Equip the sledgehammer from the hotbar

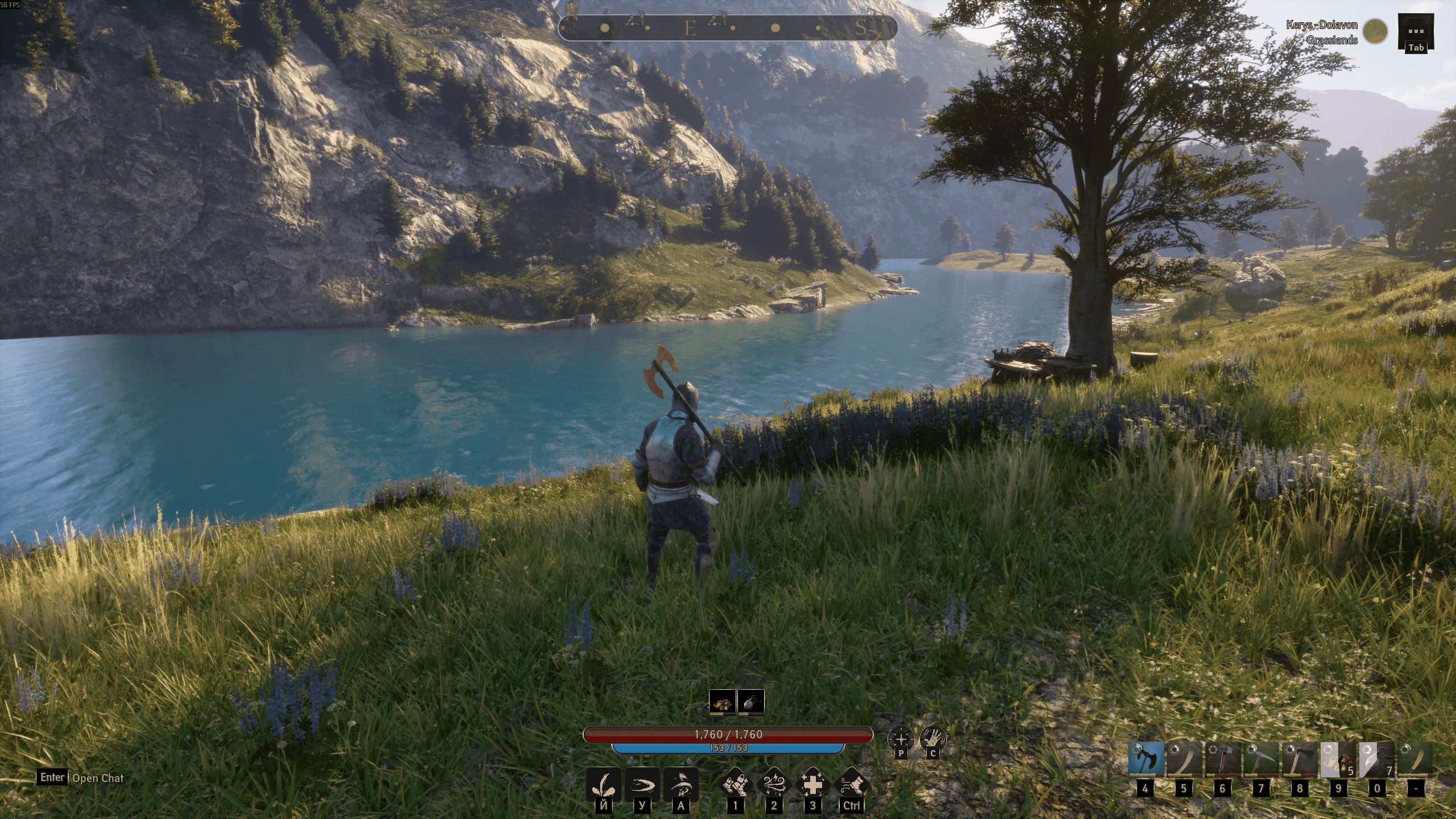1223,759
